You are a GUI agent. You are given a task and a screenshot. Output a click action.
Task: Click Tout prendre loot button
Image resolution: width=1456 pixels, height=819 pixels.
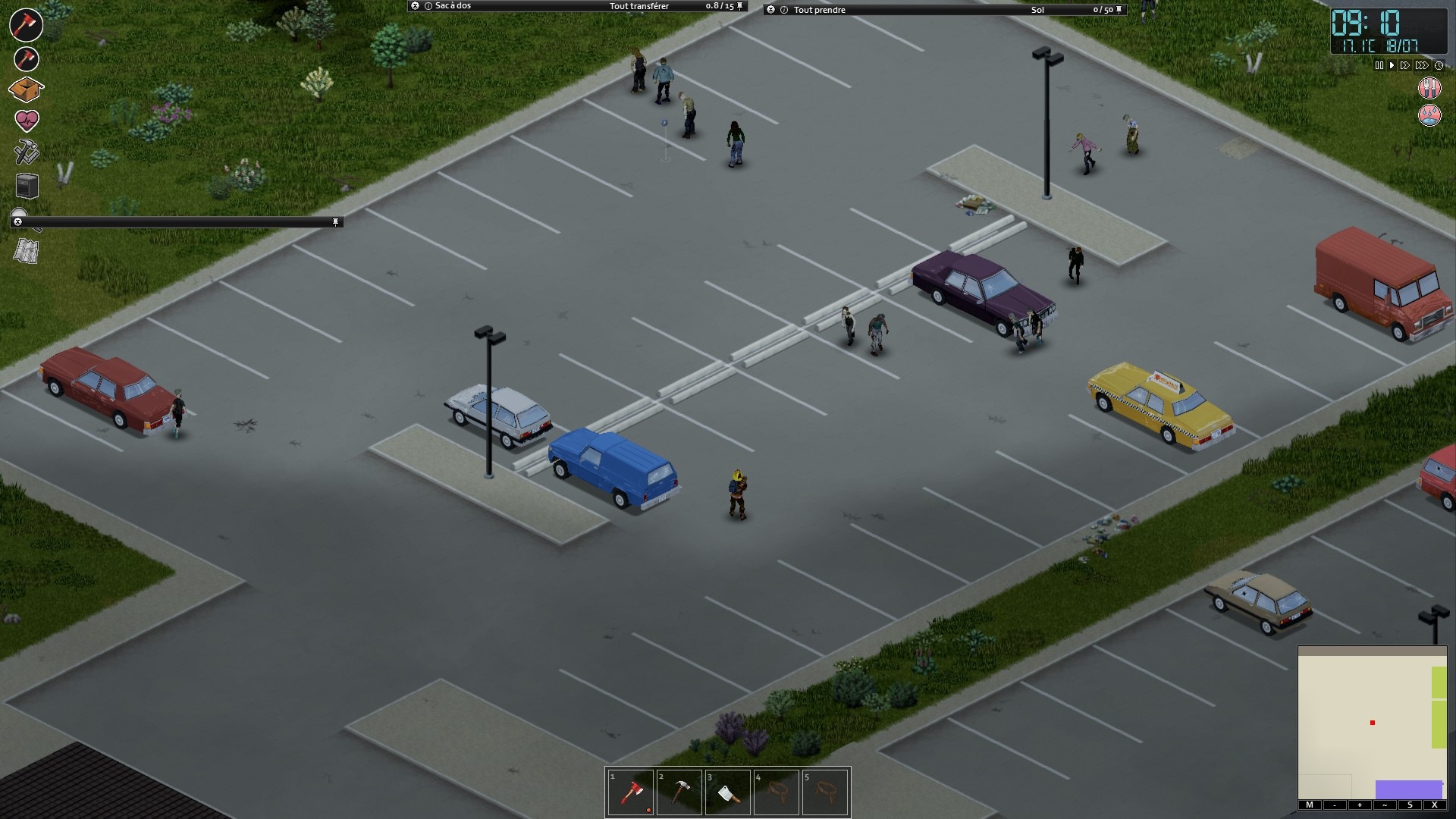coord(819,10)
